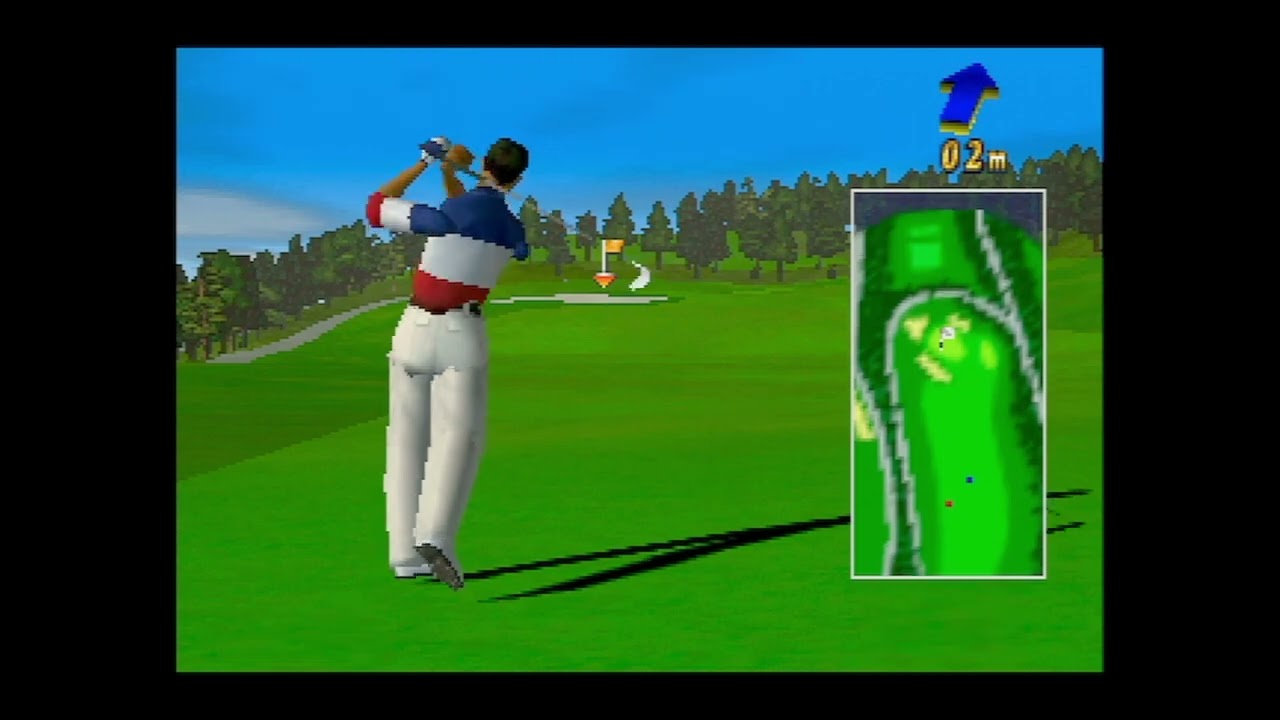
Task: Click the course overview minimap
Action: [948, 384]
